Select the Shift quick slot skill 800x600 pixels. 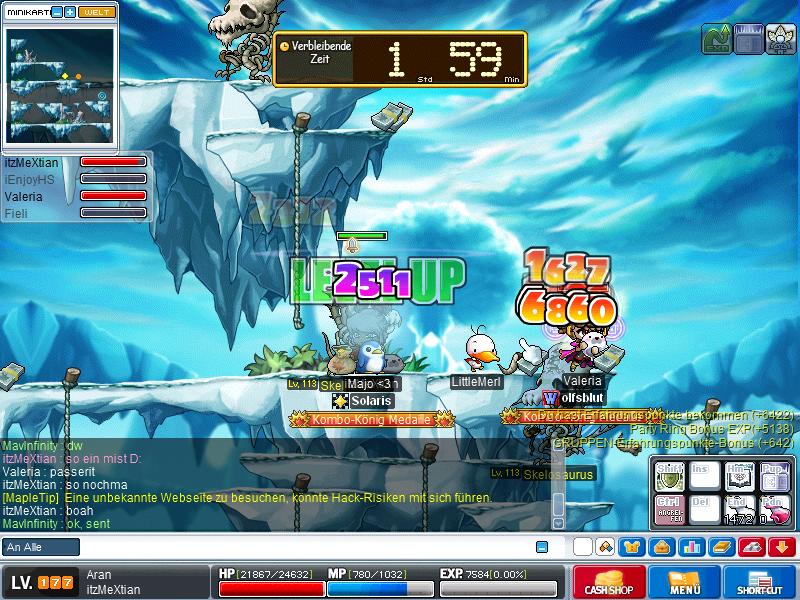click(670, 475)
